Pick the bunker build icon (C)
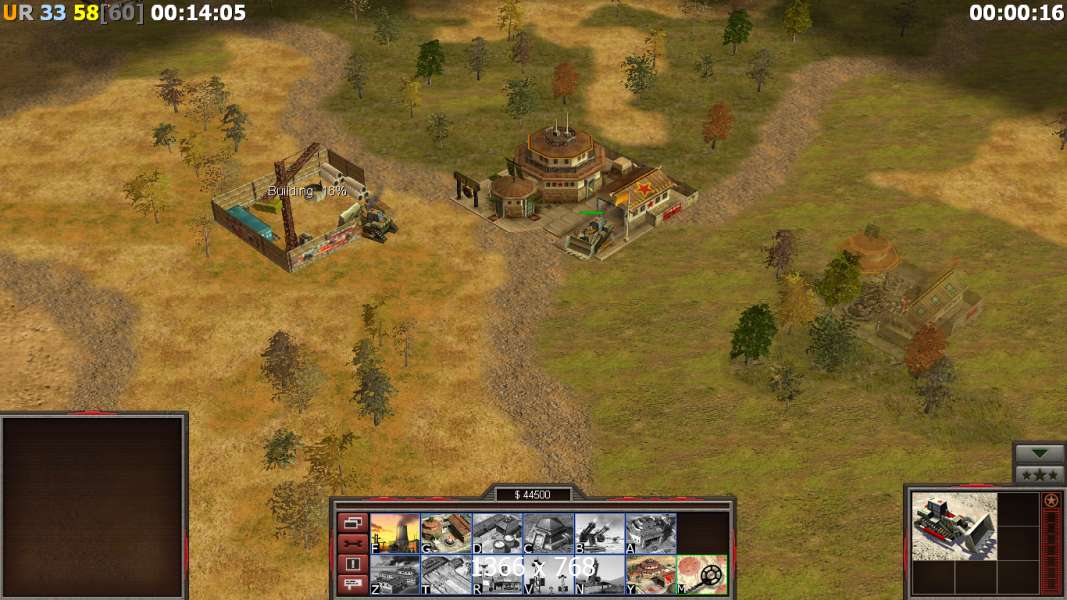 548,533
